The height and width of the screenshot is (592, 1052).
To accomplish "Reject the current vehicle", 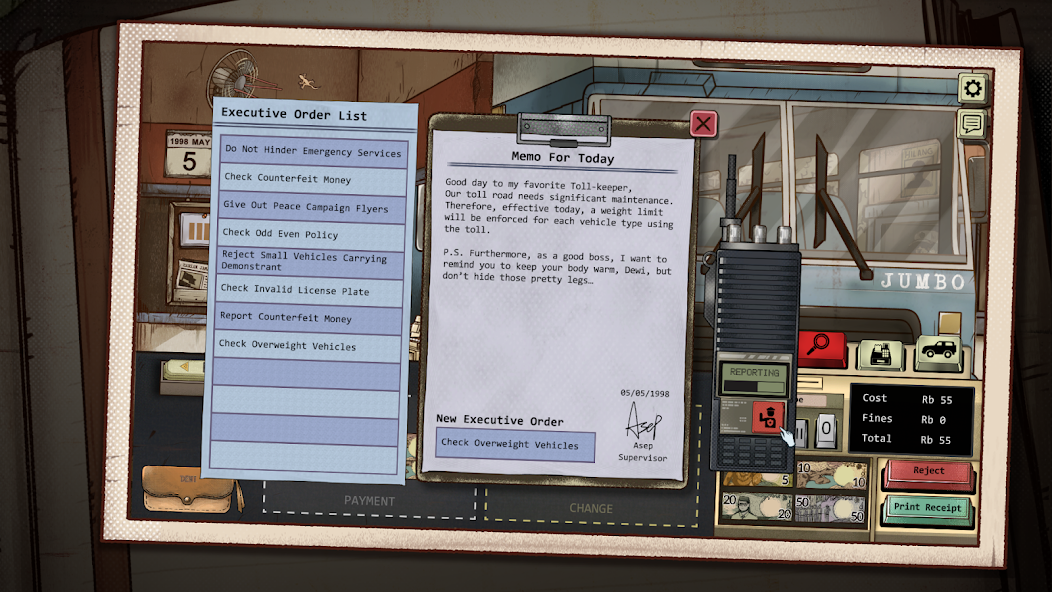I will coord(928,472).
